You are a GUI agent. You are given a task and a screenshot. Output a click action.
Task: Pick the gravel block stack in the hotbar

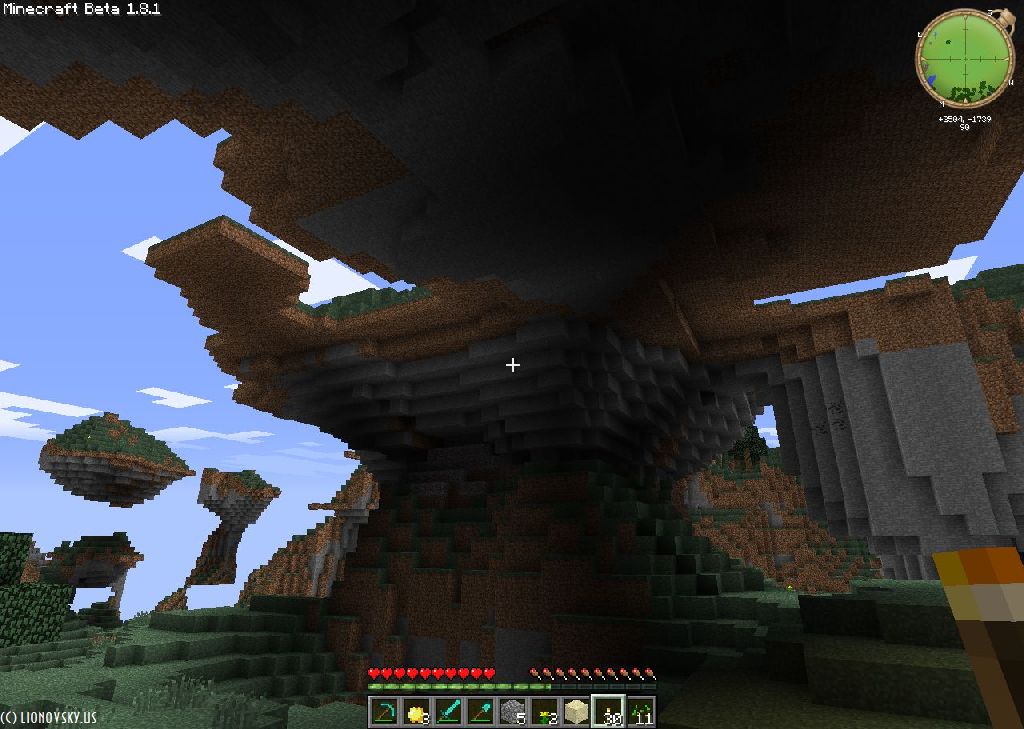[x=513, y=712]
